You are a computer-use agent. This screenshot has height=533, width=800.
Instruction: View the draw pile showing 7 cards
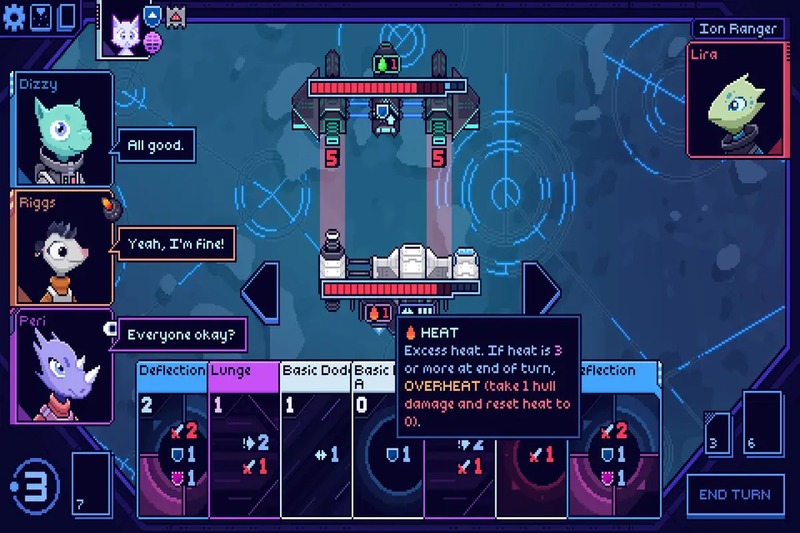(91, 485)
